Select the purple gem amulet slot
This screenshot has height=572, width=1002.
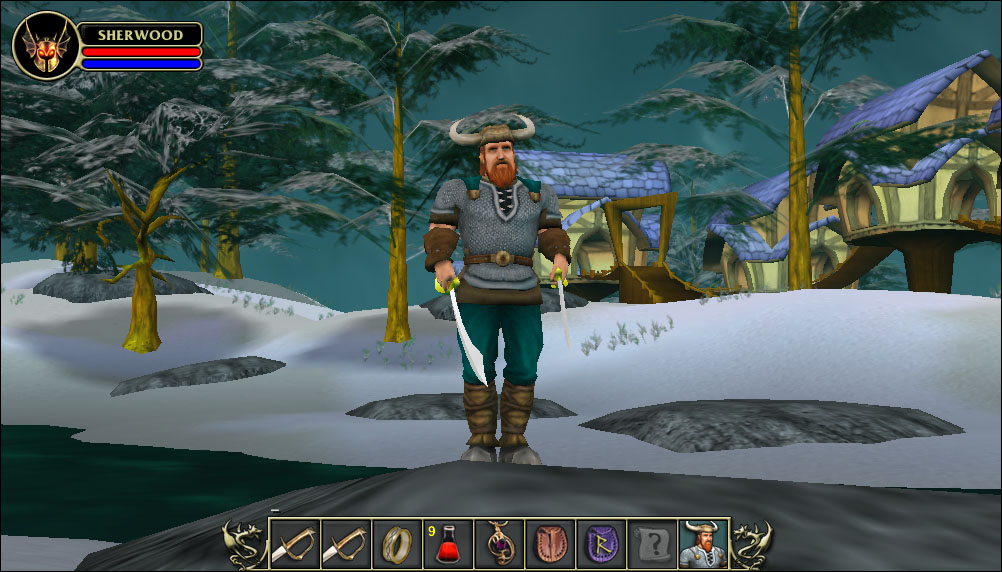[x=499, y=543]
